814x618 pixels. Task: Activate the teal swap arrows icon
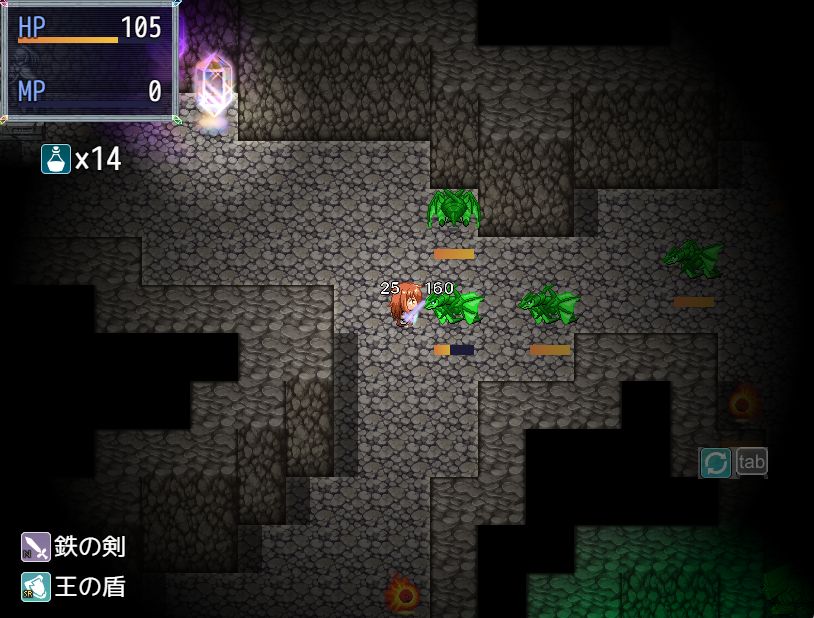click(x=715, y=462)
